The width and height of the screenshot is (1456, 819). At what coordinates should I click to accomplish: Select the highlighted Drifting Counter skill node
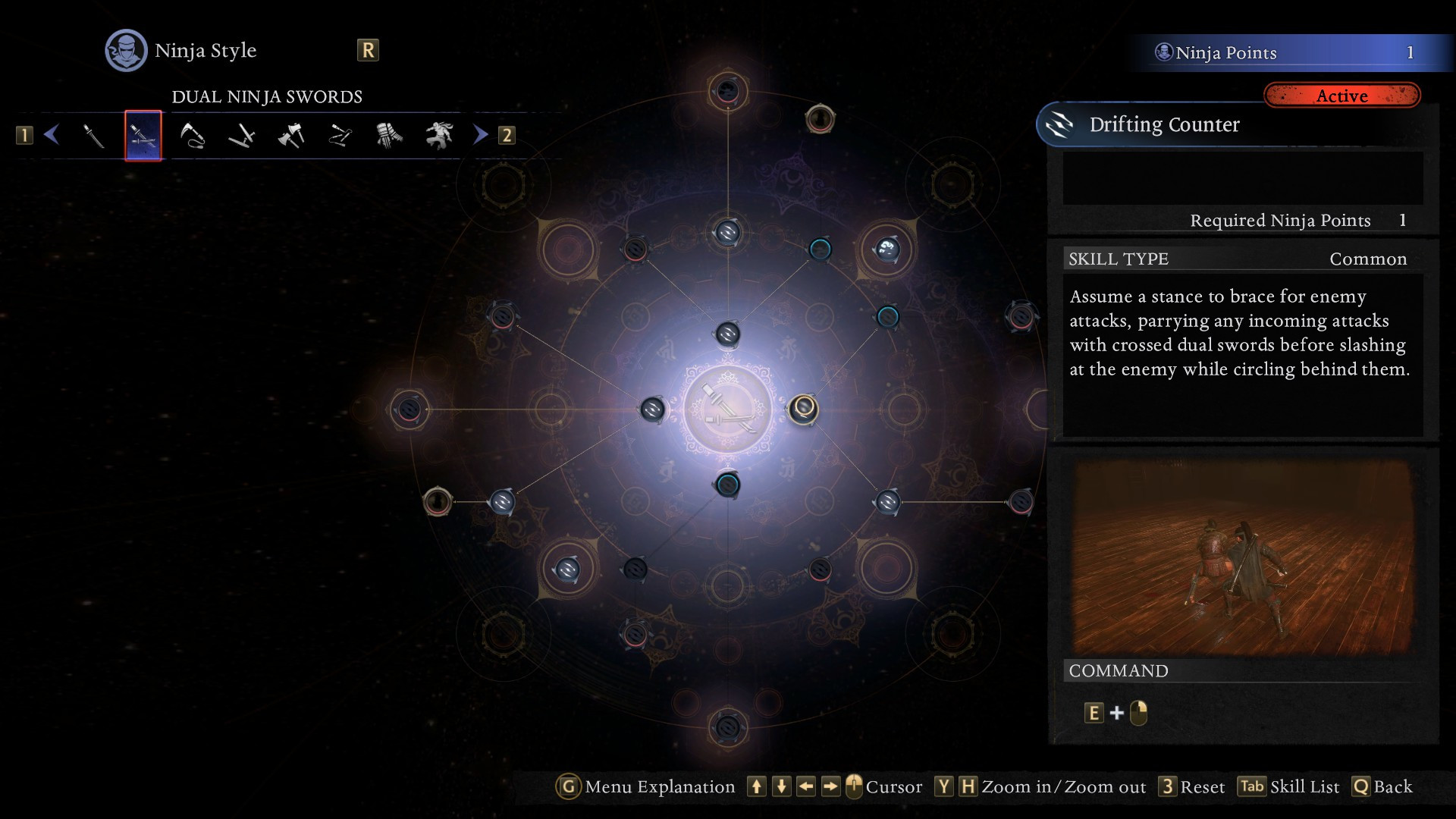(803, 409)
